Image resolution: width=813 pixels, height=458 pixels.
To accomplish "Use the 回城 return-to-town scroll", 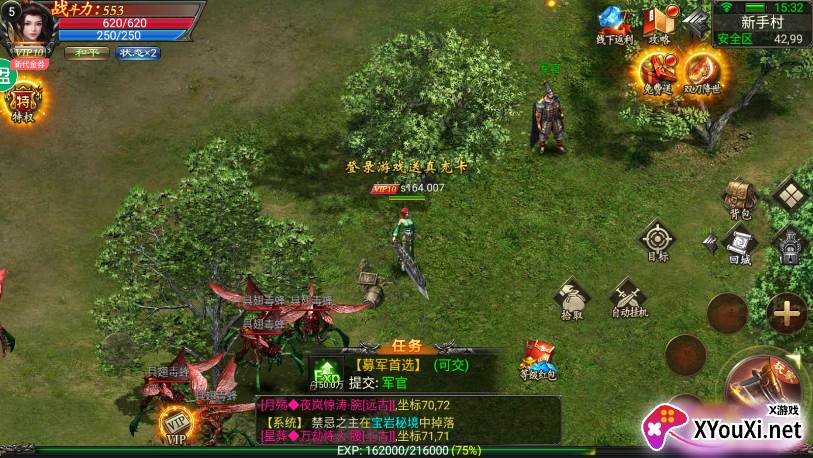I will (739, 243).
